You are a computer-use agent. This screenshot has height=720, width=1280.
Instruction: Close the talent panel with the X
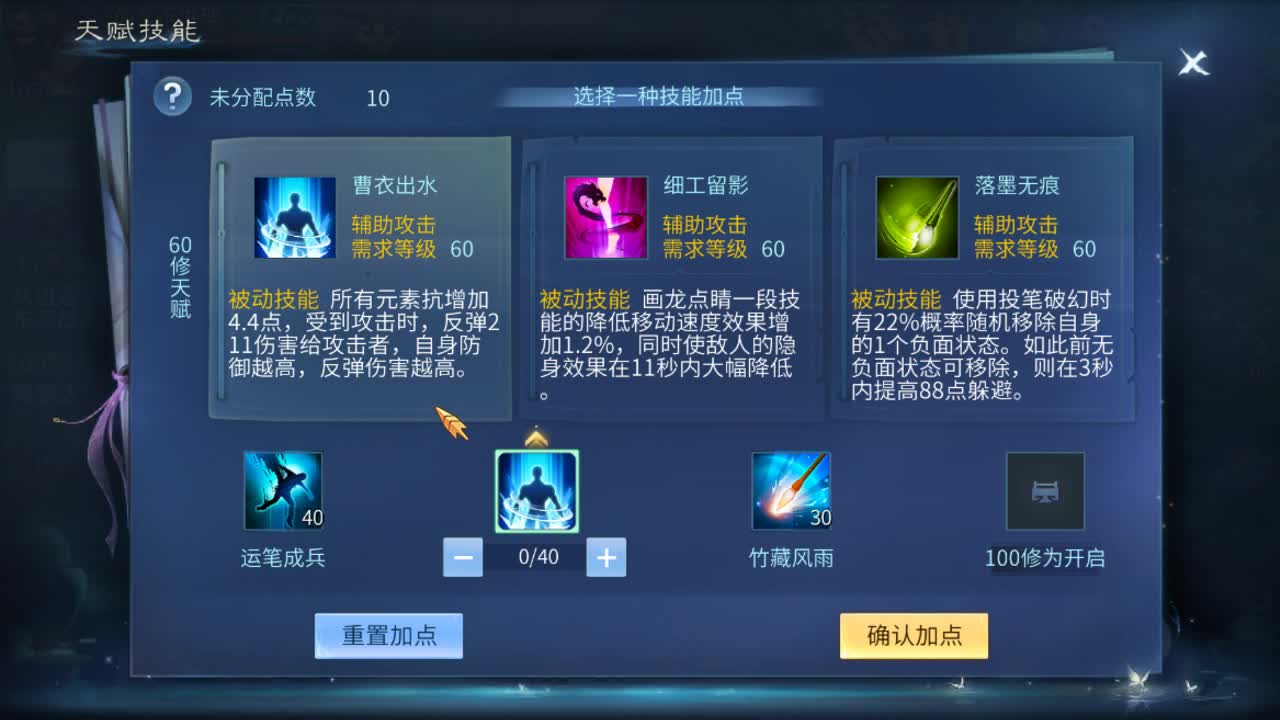tap(1192, 64)
